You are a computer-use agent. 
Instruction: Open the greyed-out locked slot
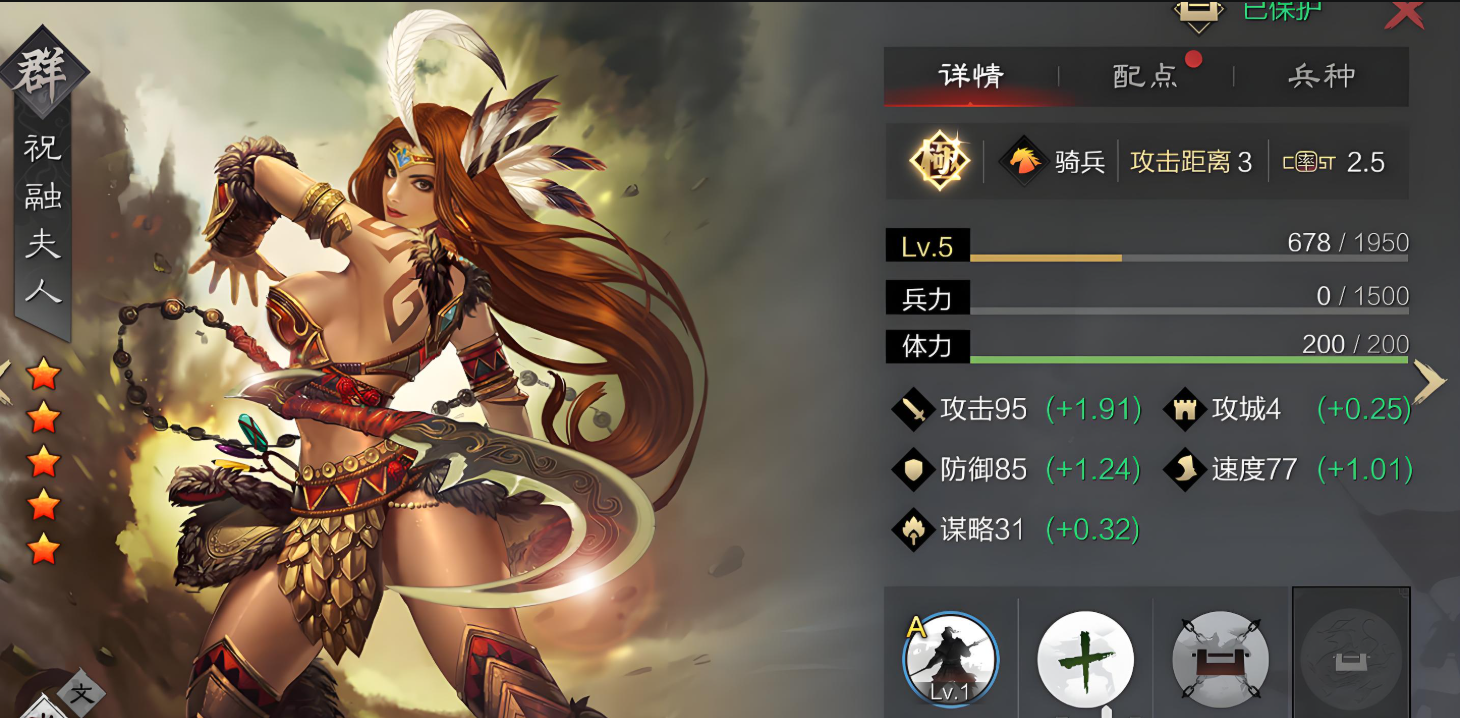(x=1351, y=655)
